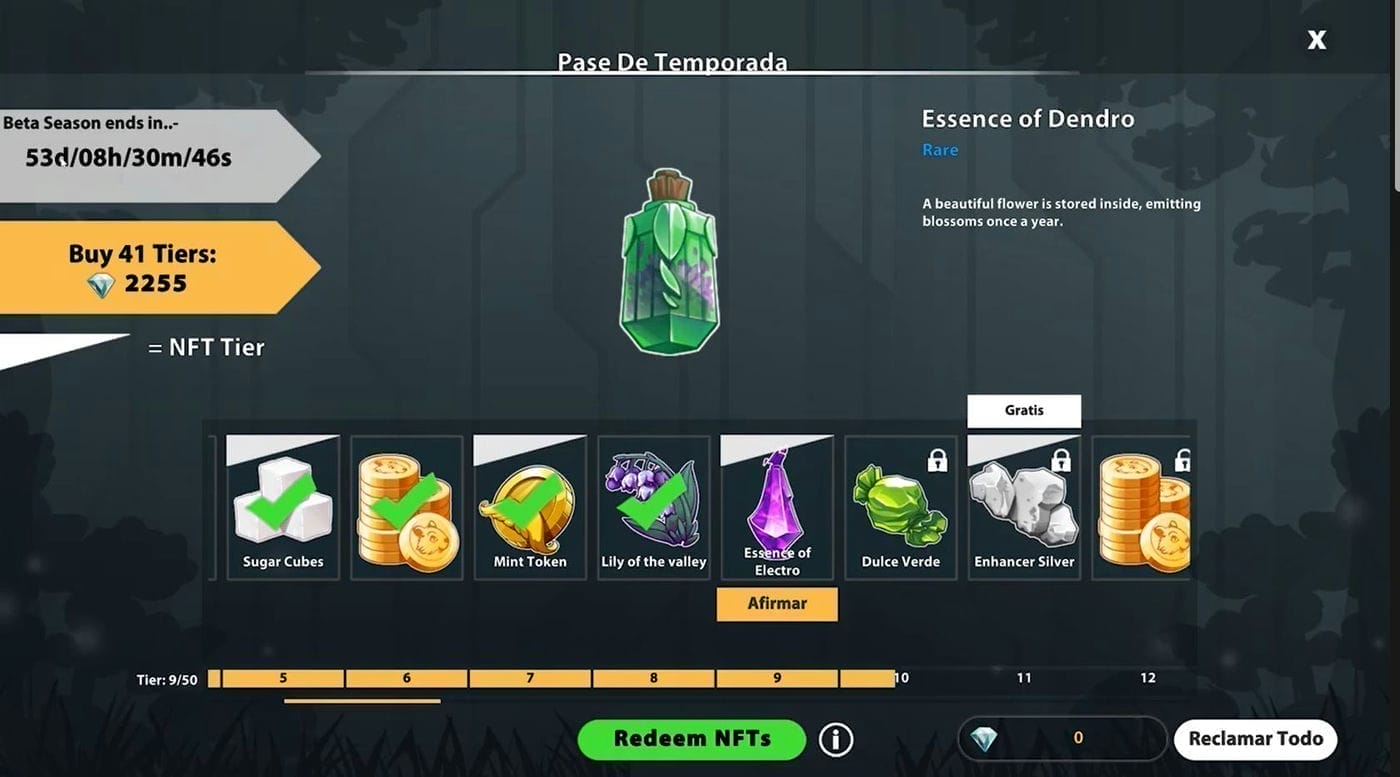Select the locked gold coin stack reward
This screenshot has height=777, width=1400.
[1142, 507]
